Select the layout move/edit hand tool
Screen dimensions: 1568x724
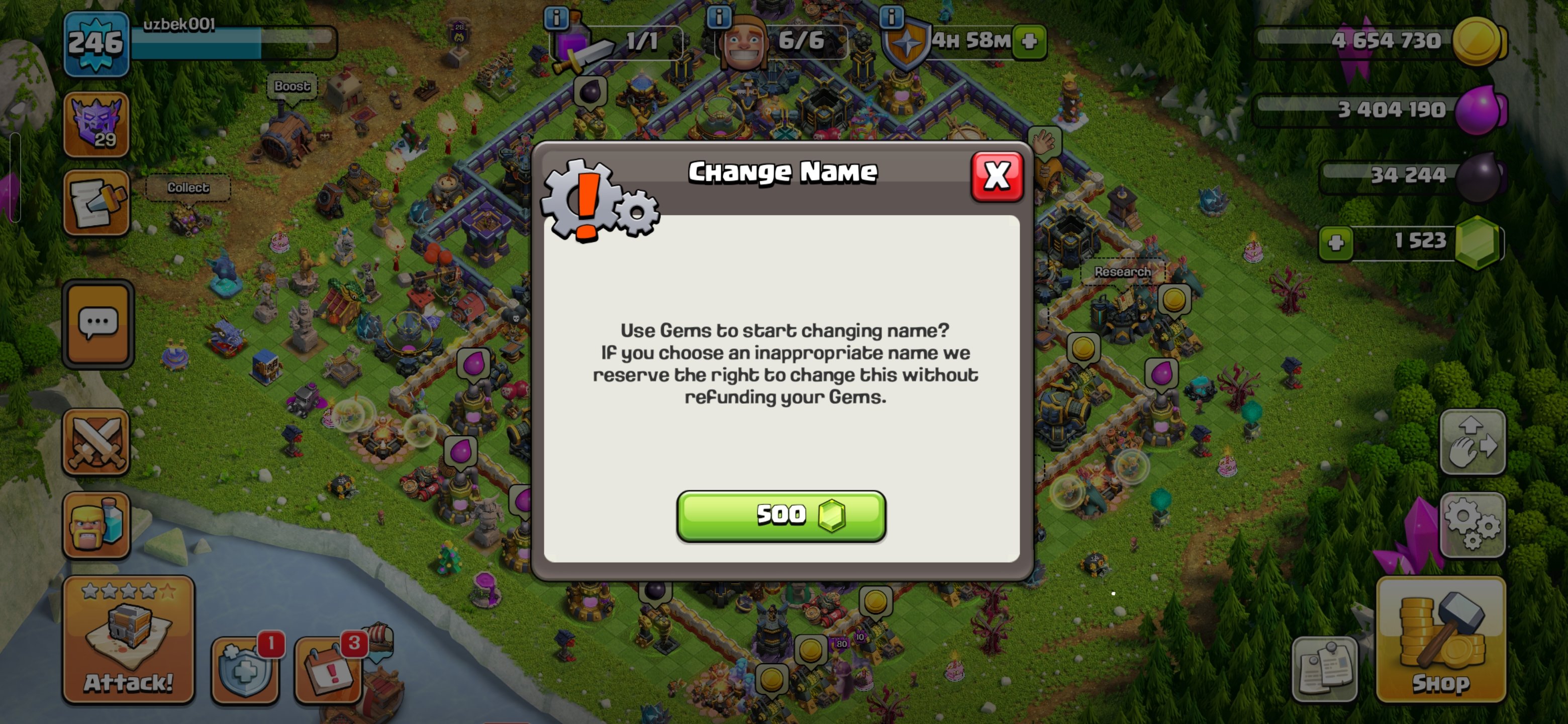(1474, 442)
